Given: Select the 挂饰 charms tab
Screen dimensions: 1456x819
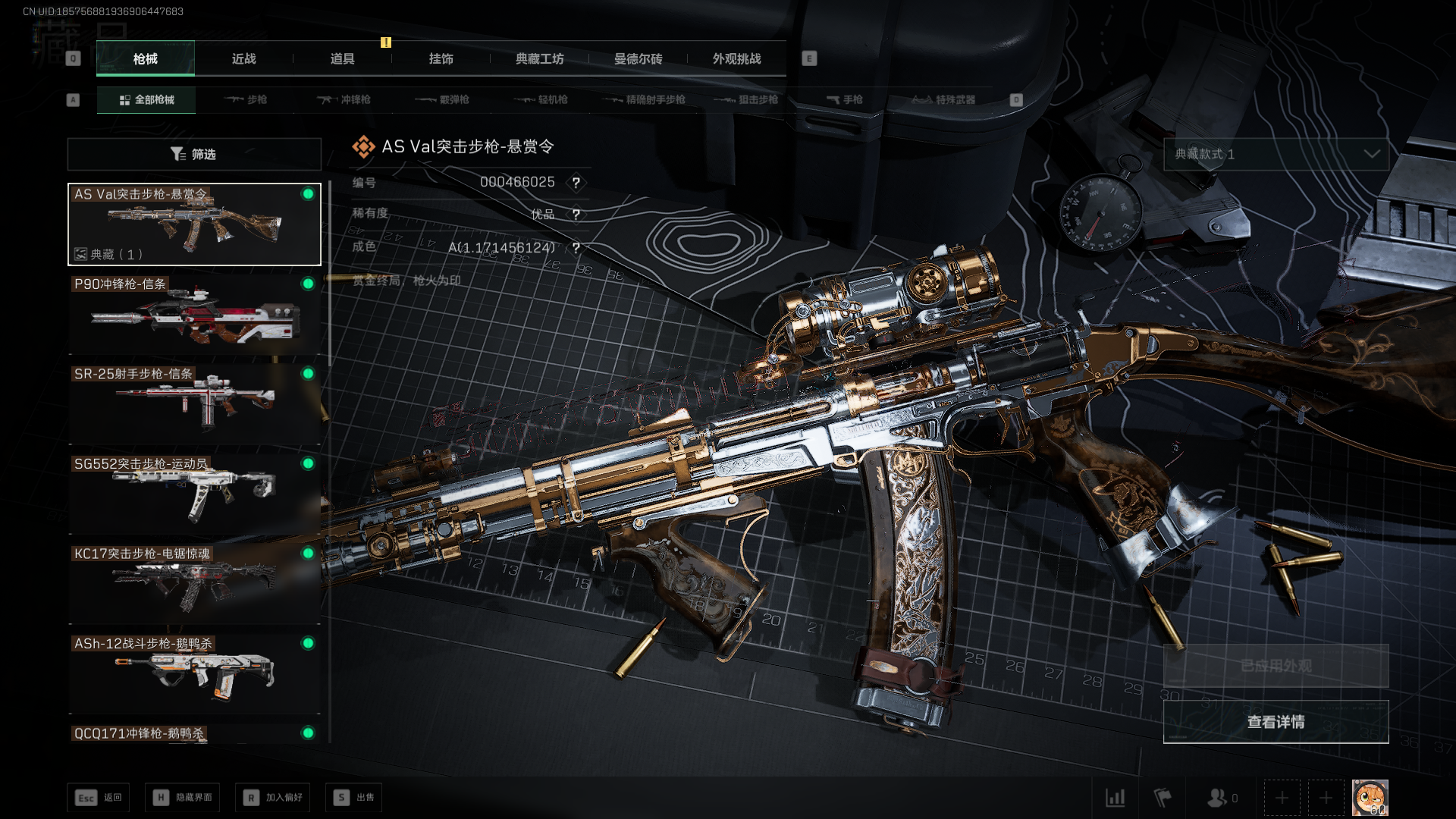Looking at the screenshot, I should pyautogui.click(x=441, y=58).
